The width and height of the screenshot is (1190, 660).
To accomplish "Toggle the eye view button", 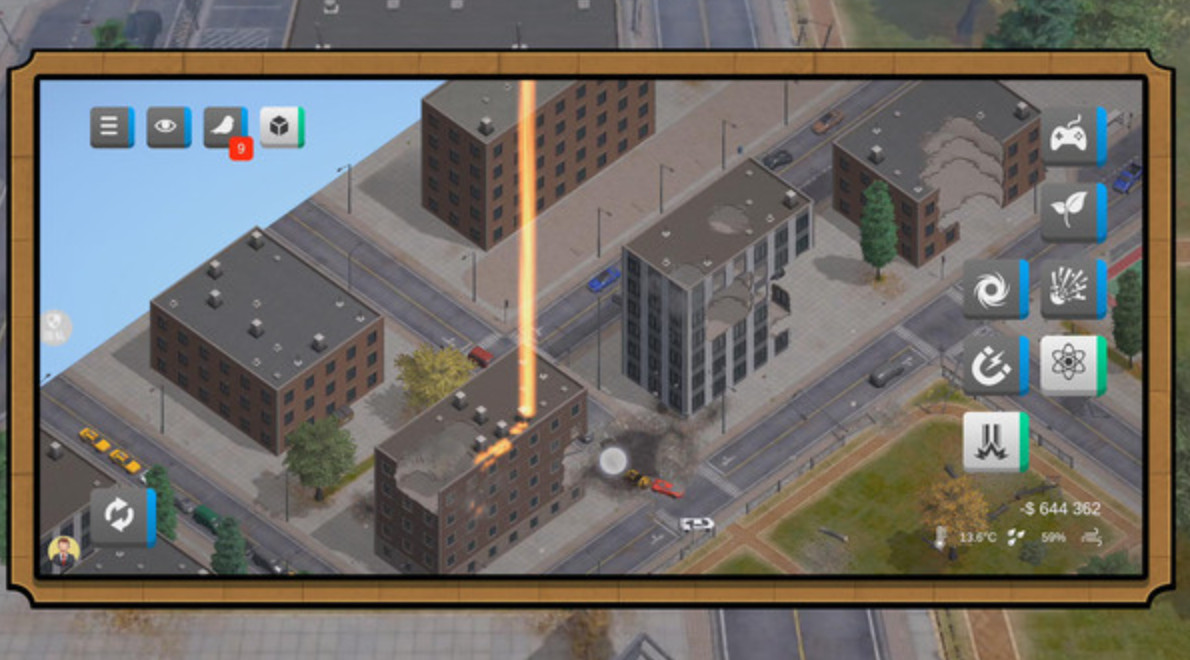I will (x=167, y=128).
